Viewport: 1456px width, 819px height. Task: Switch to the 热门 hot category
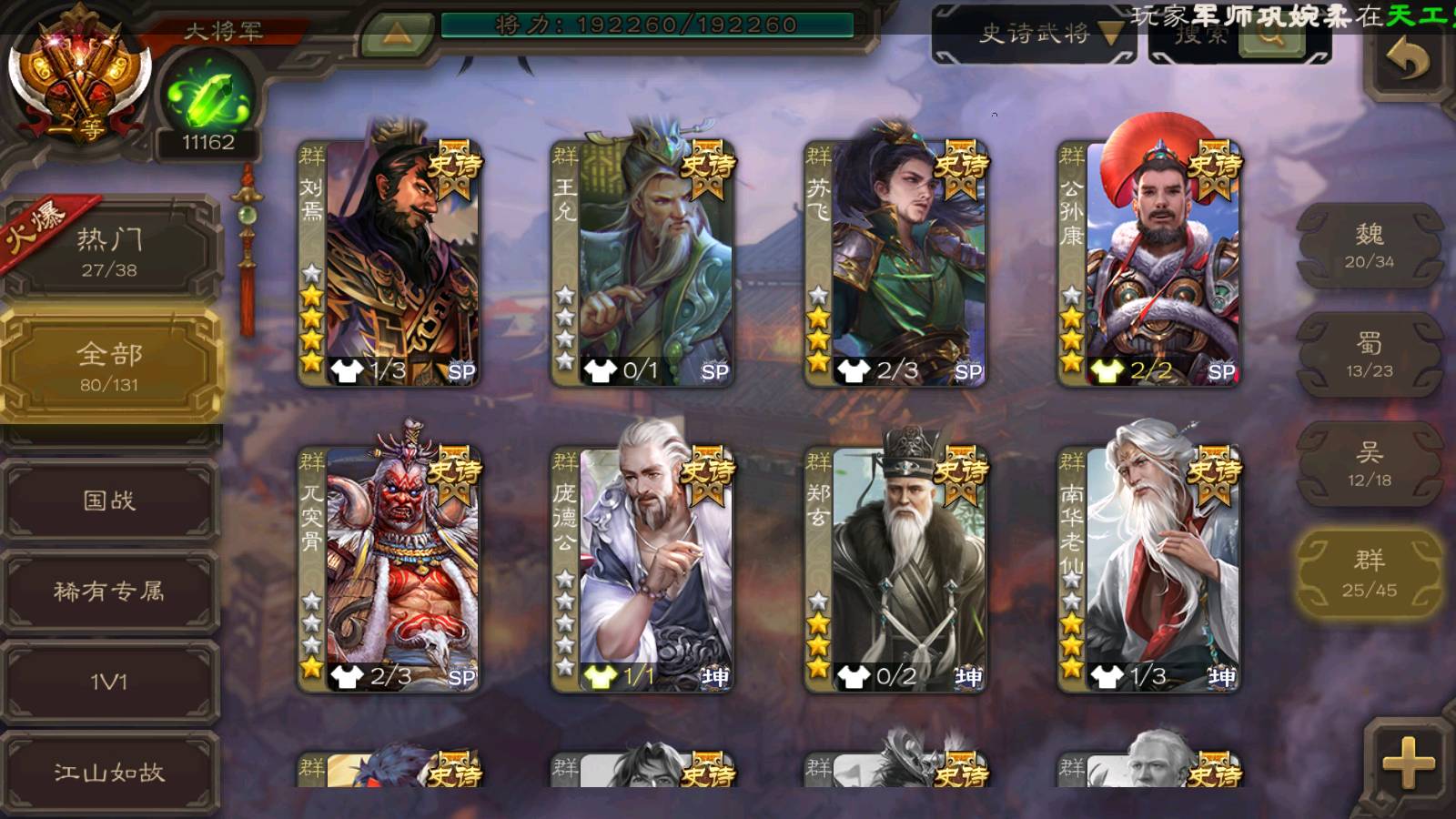tap(109, 250)
